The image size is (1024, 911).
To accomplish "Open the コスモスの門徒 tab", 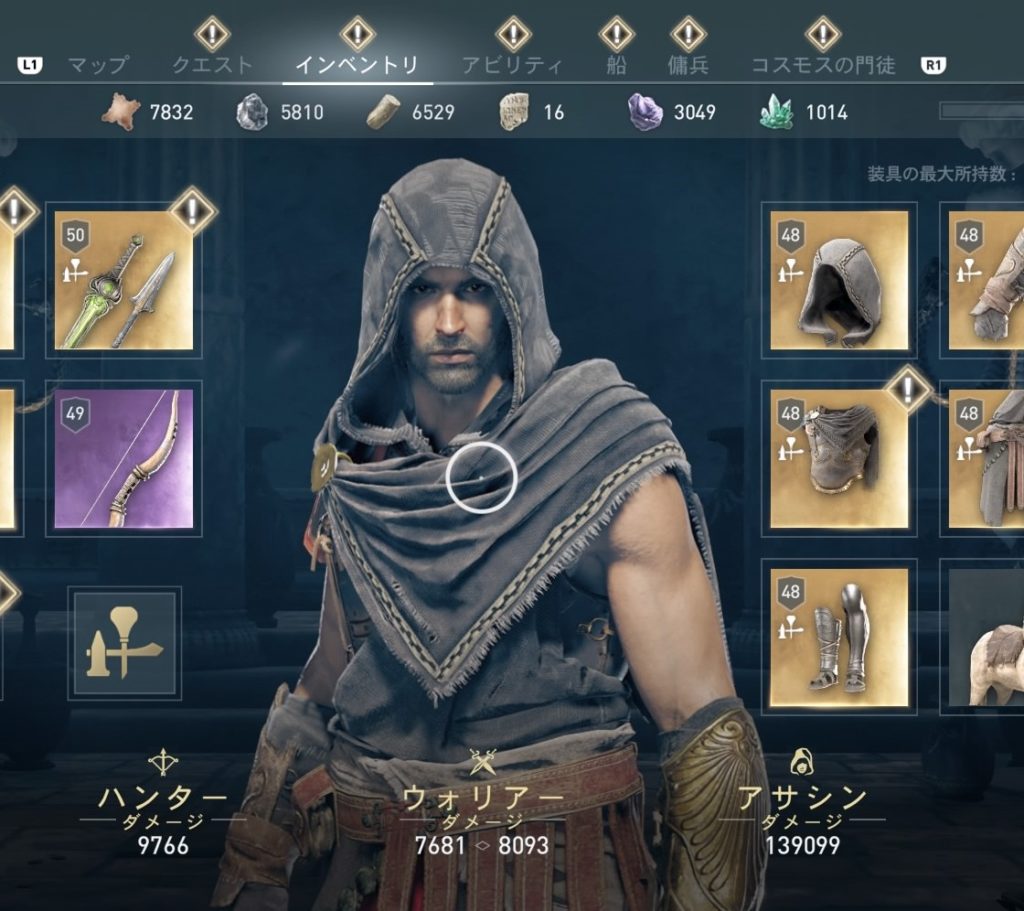I will pos(823,66).
